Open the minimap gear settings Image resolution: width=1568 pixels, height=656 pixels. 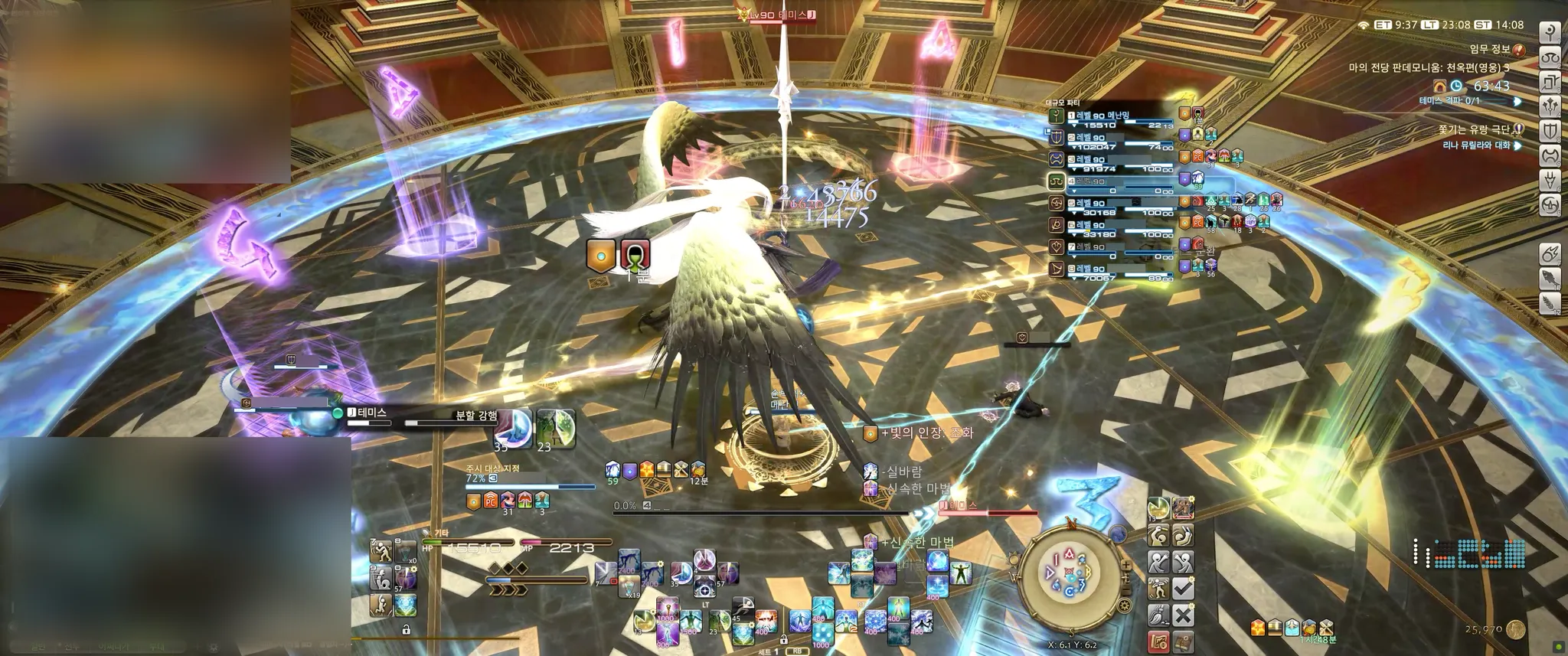tap(1124, 606)
